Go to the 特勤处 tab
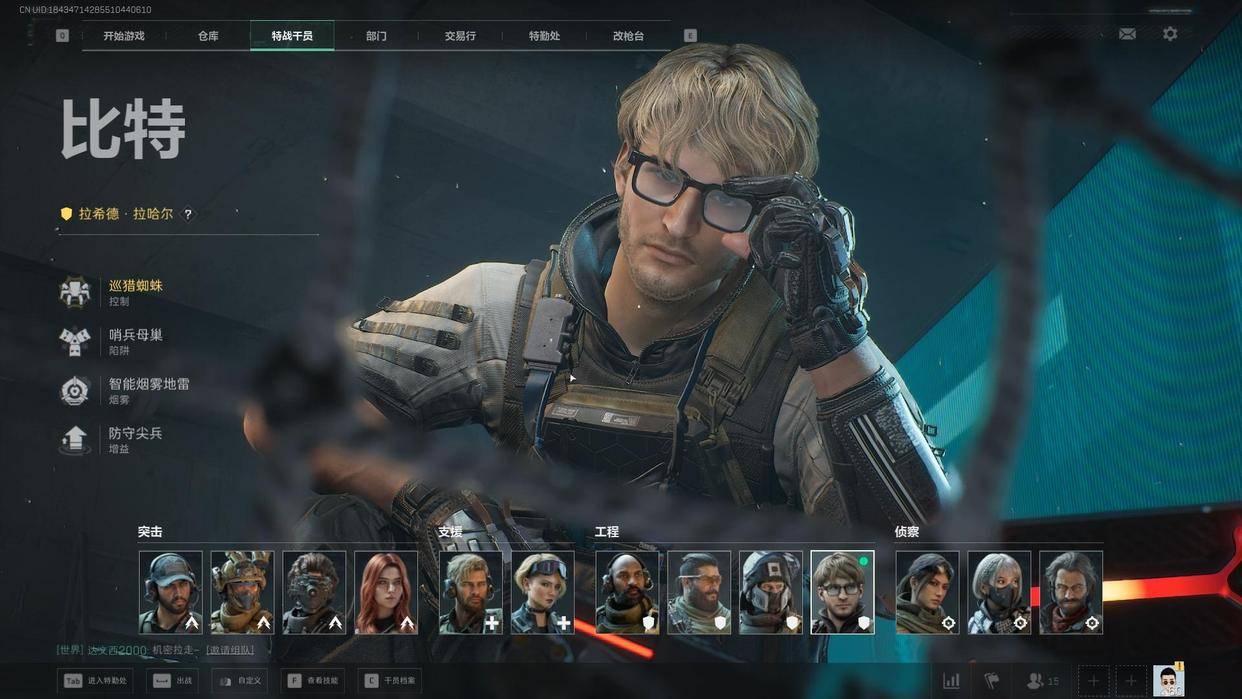This screenshot has width=1242, height=699. (544, 36)
